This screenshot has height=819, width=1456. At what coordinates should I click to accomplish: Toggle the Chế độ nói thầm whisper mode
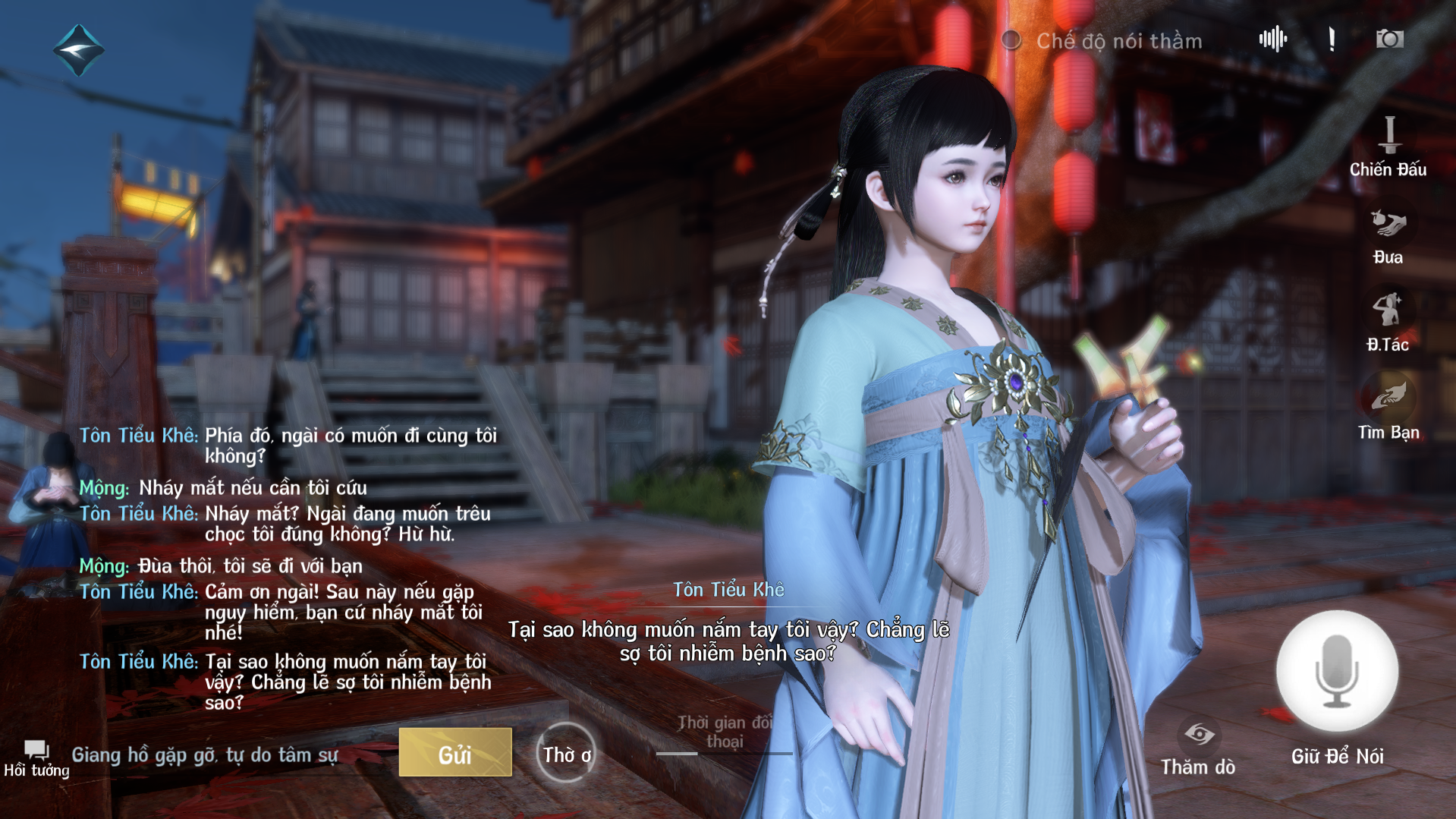pyautogui.click(x=1011, y=40)
